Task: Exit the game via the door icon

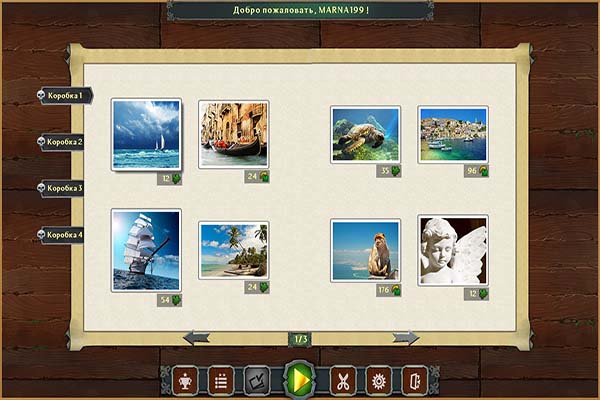Action: point(414,380)
